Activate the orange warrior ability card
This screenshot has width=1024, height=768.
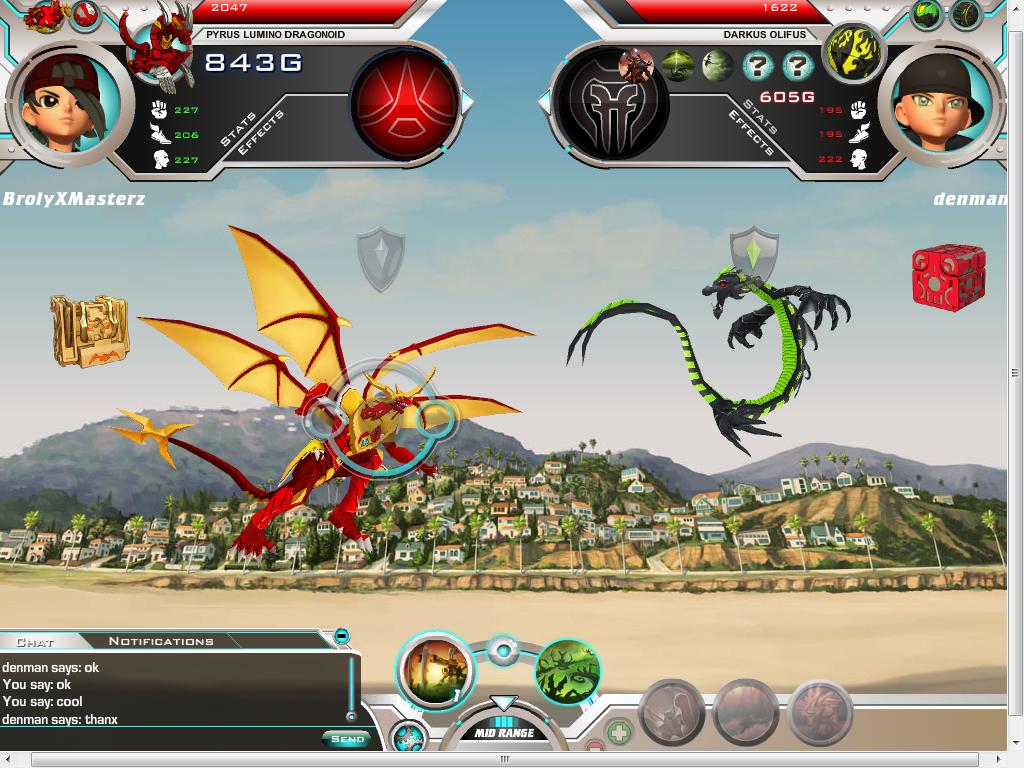click(436, 670)
